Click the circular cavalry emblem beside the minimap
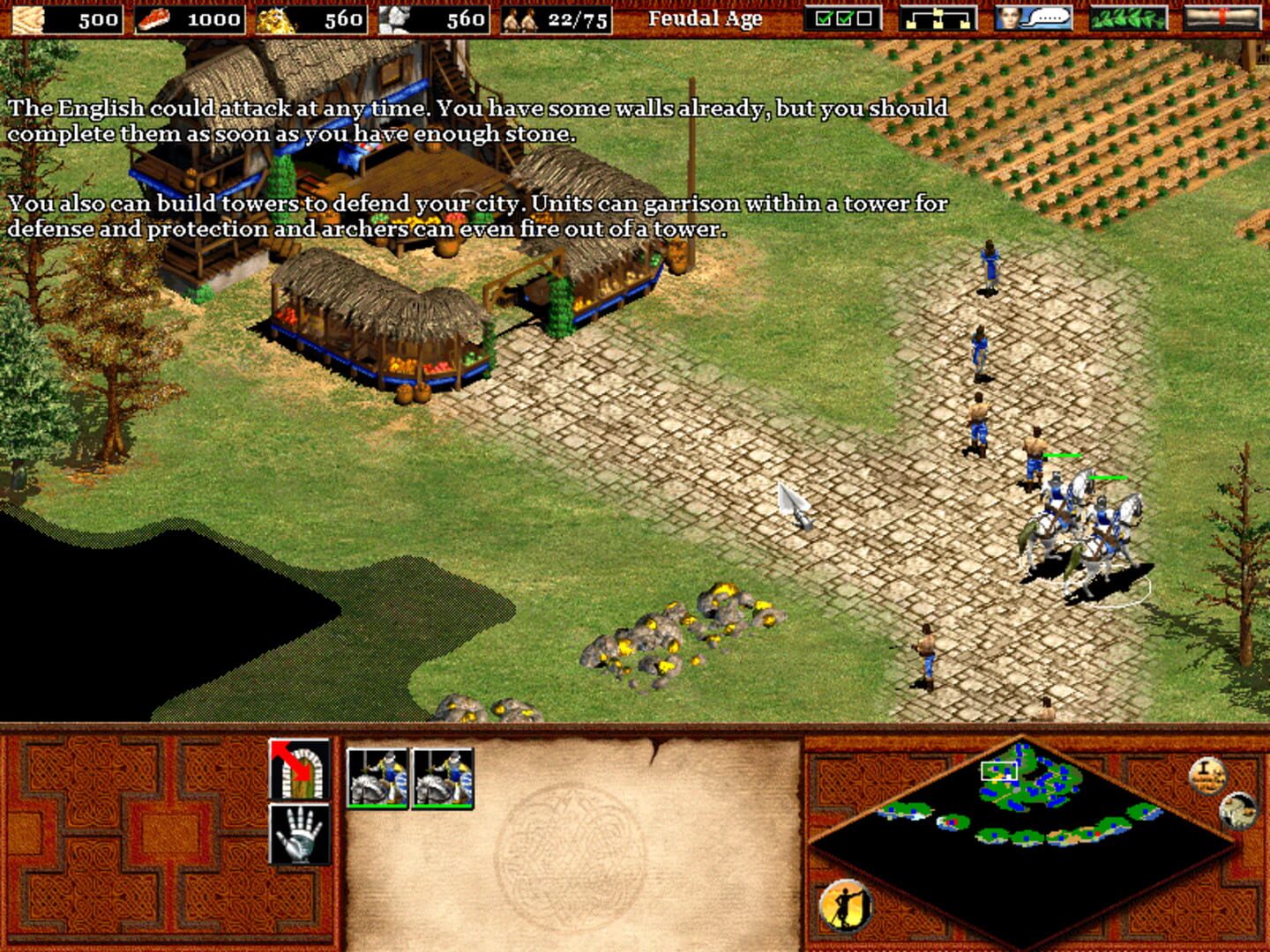This screenshot has height=952, width=1270. pyautogui.click(x=1238, y=809)
